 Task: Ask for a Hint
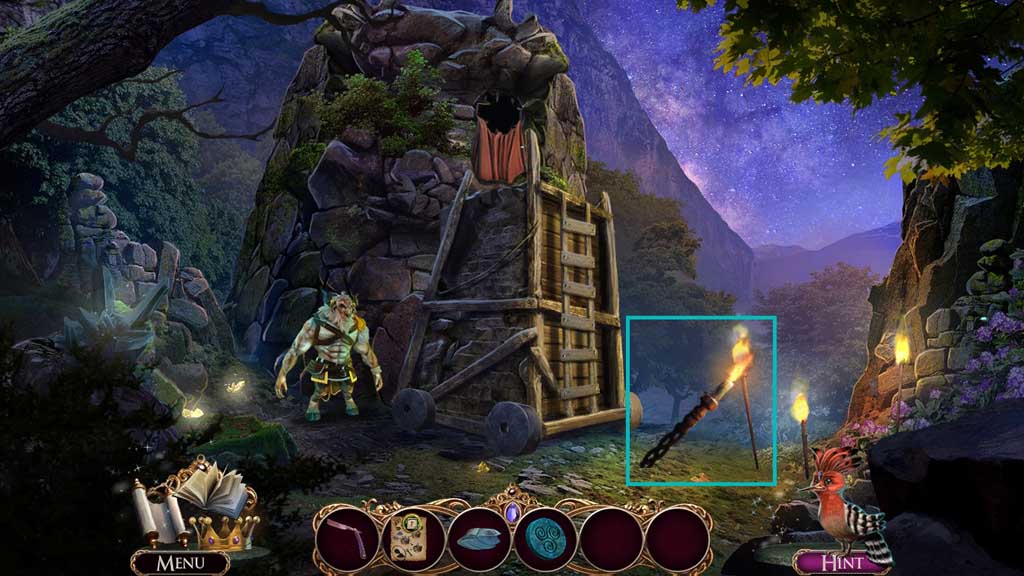coord(841,563)
